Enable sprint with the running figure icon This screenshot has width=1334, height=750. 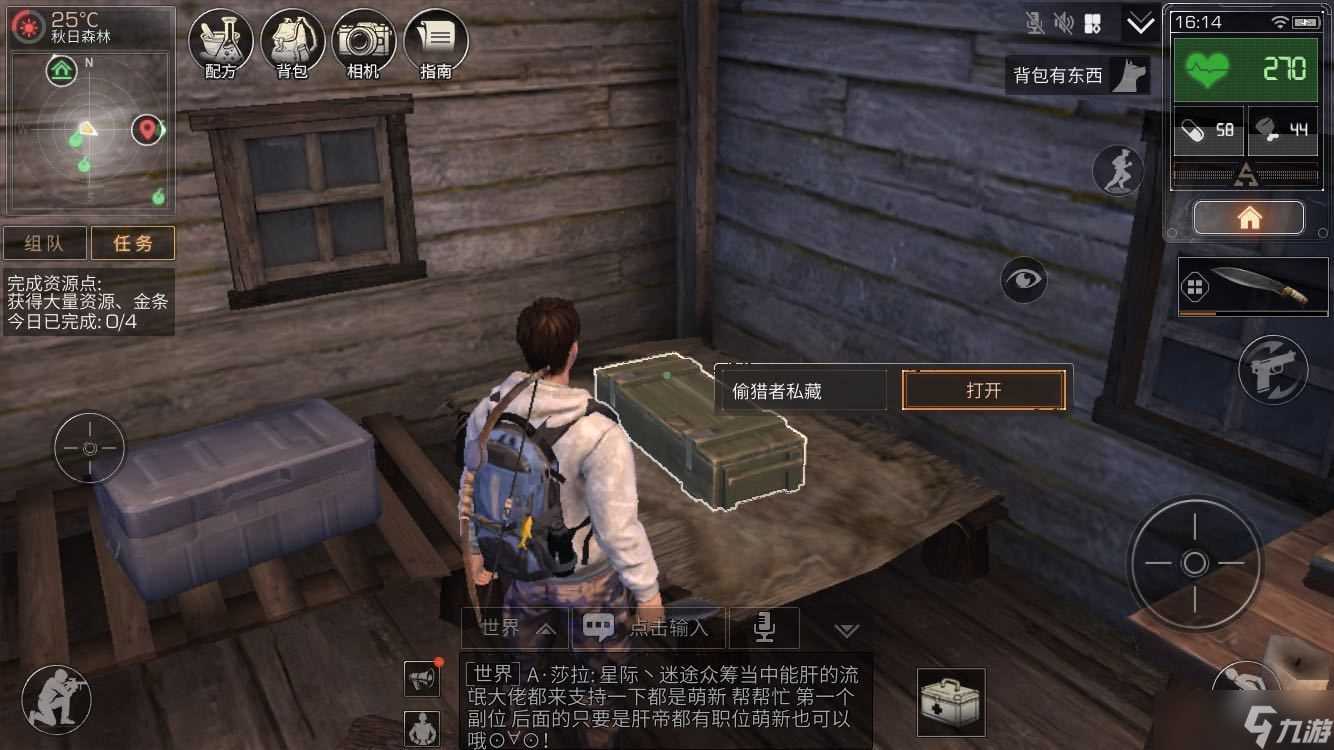pyautogui.click(x=1119, y=171)
